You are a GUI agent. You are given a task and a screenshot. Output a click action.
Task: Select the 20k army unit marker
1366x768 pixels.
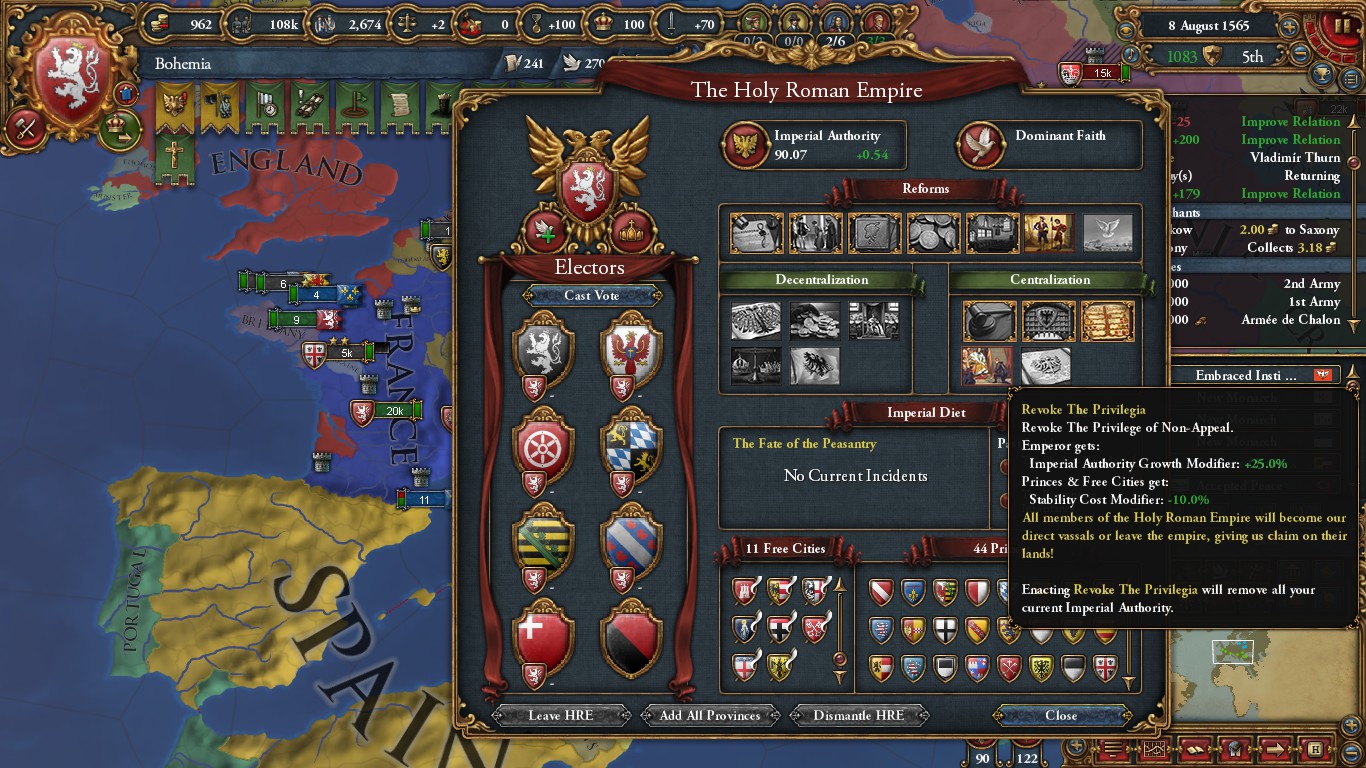click(x=394, y=411)
